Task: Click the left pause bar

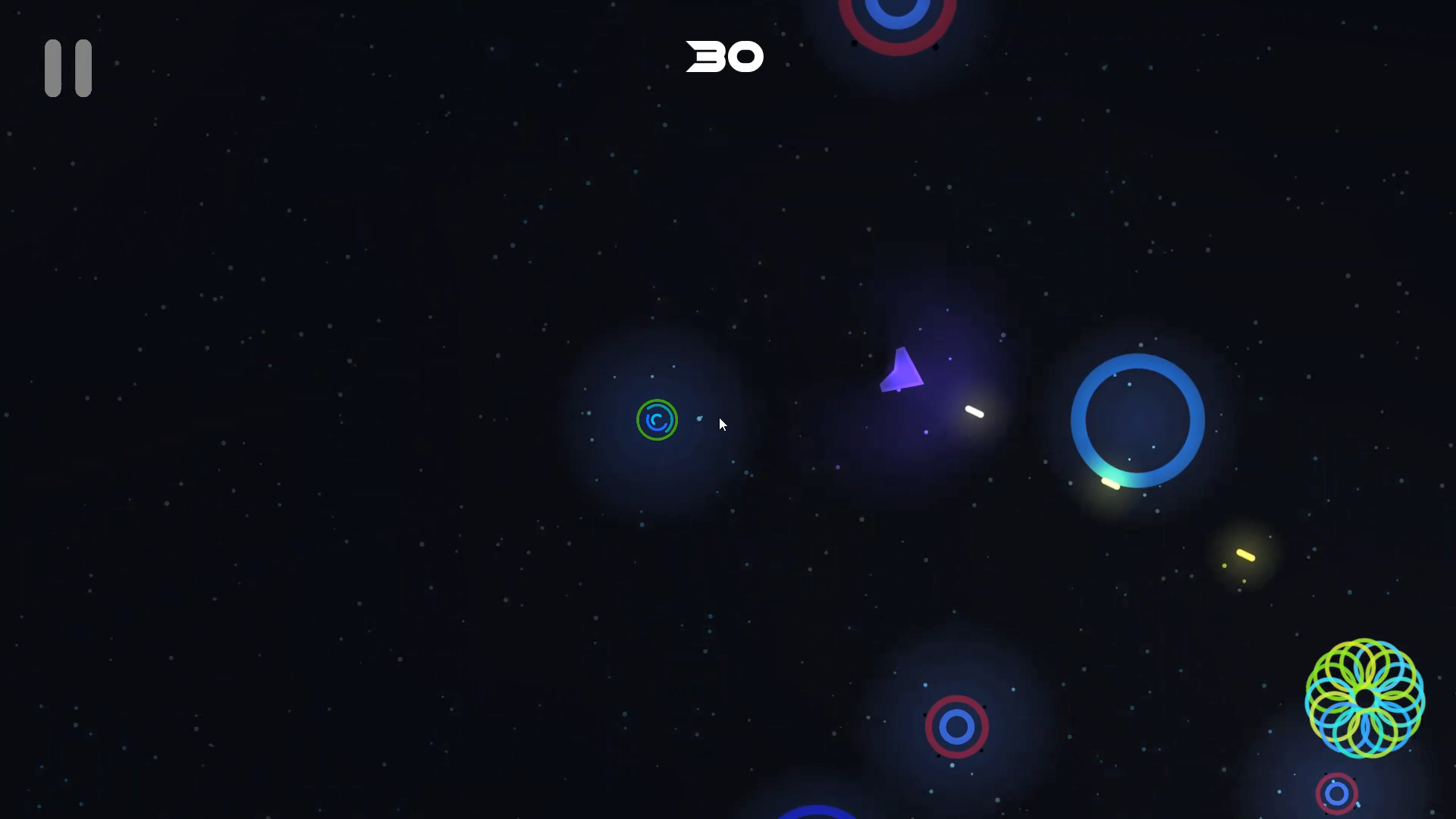Action: [55, 67]
